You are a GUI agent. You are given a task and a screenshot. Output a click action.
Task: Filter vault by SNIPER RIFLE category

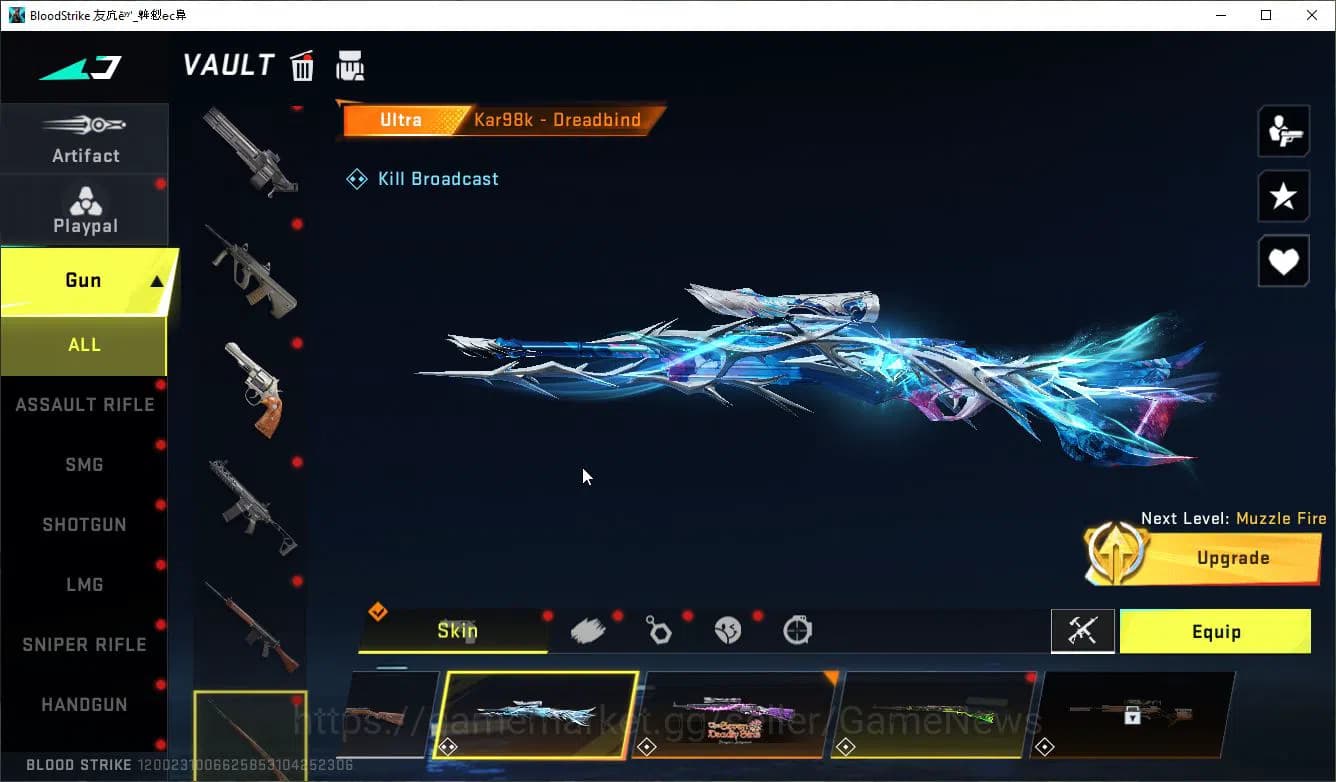84,644
